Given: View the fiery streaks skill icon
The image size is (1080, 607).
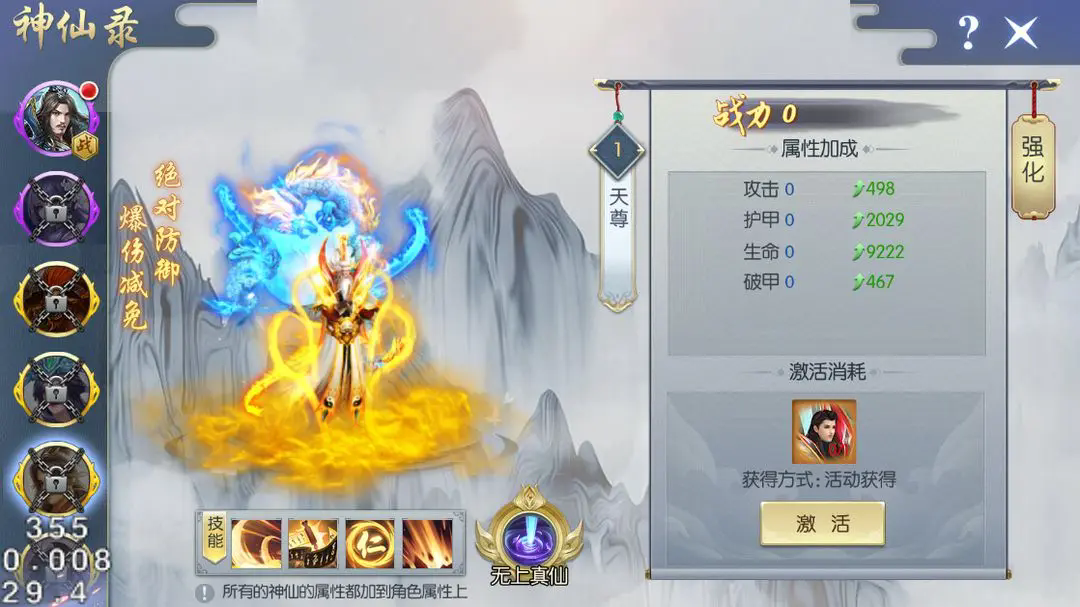Looking at the screenshot, I should tap(427, 543).
